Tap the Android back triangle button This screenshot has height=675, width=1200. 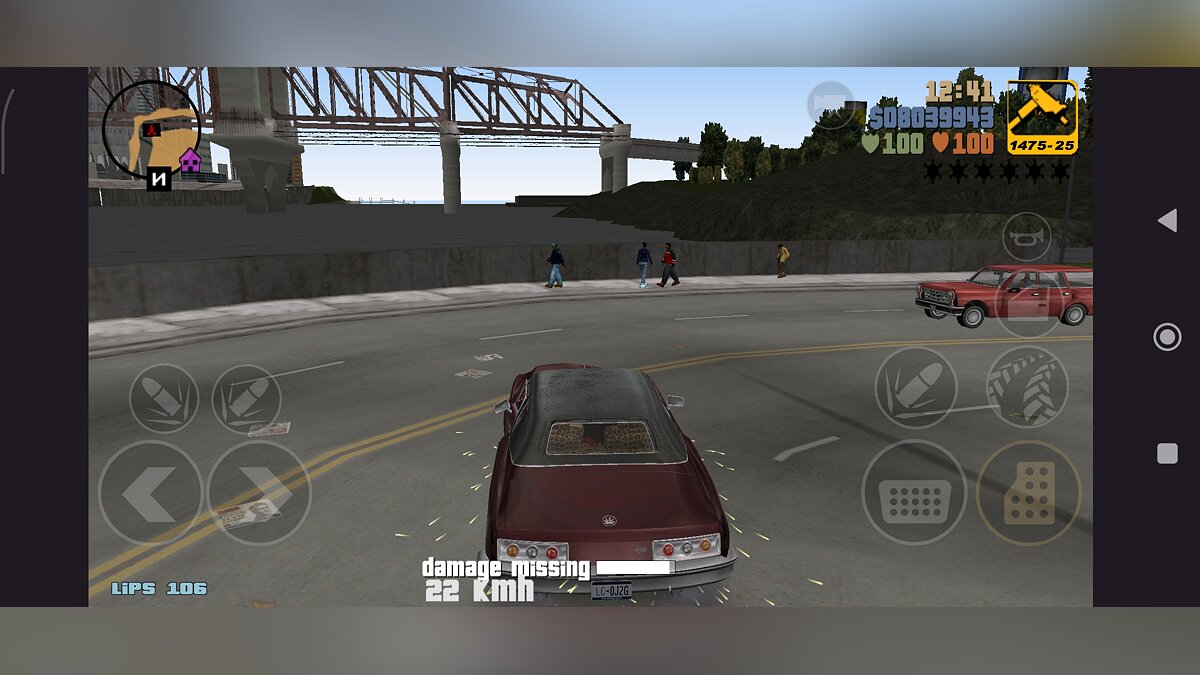point(1166,221)
